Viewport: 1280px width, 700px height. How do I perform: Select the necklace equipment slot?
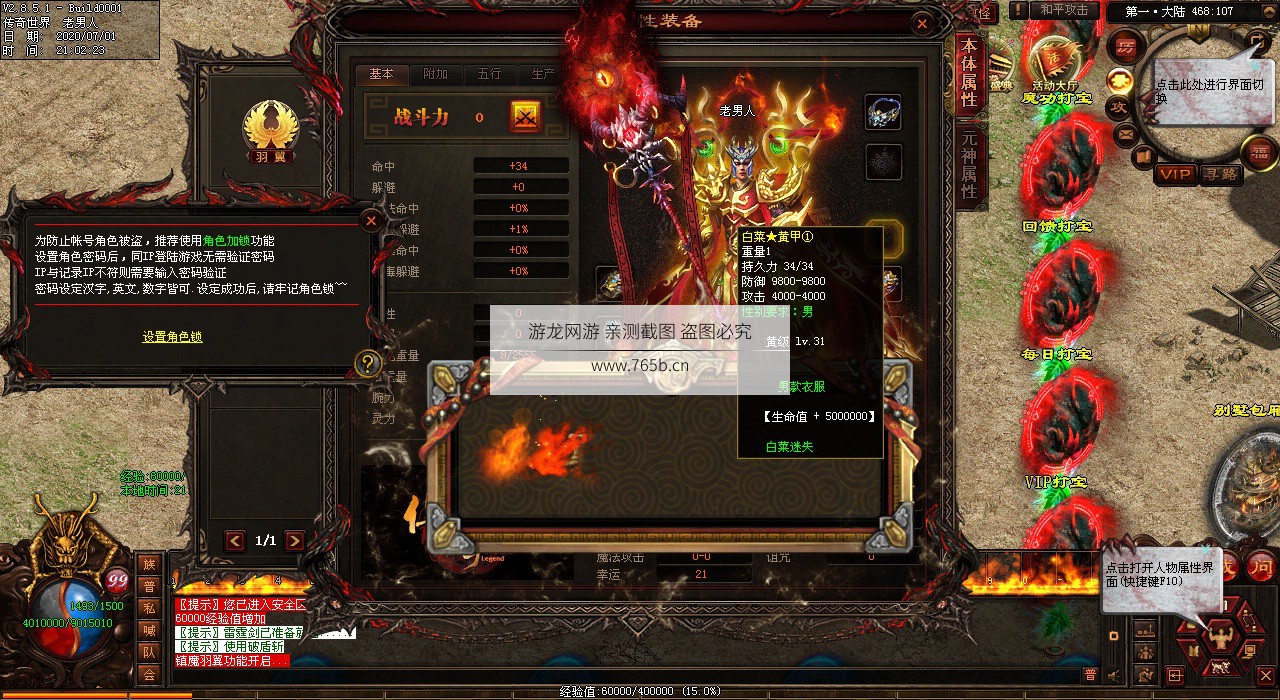[x=883, y=112]
